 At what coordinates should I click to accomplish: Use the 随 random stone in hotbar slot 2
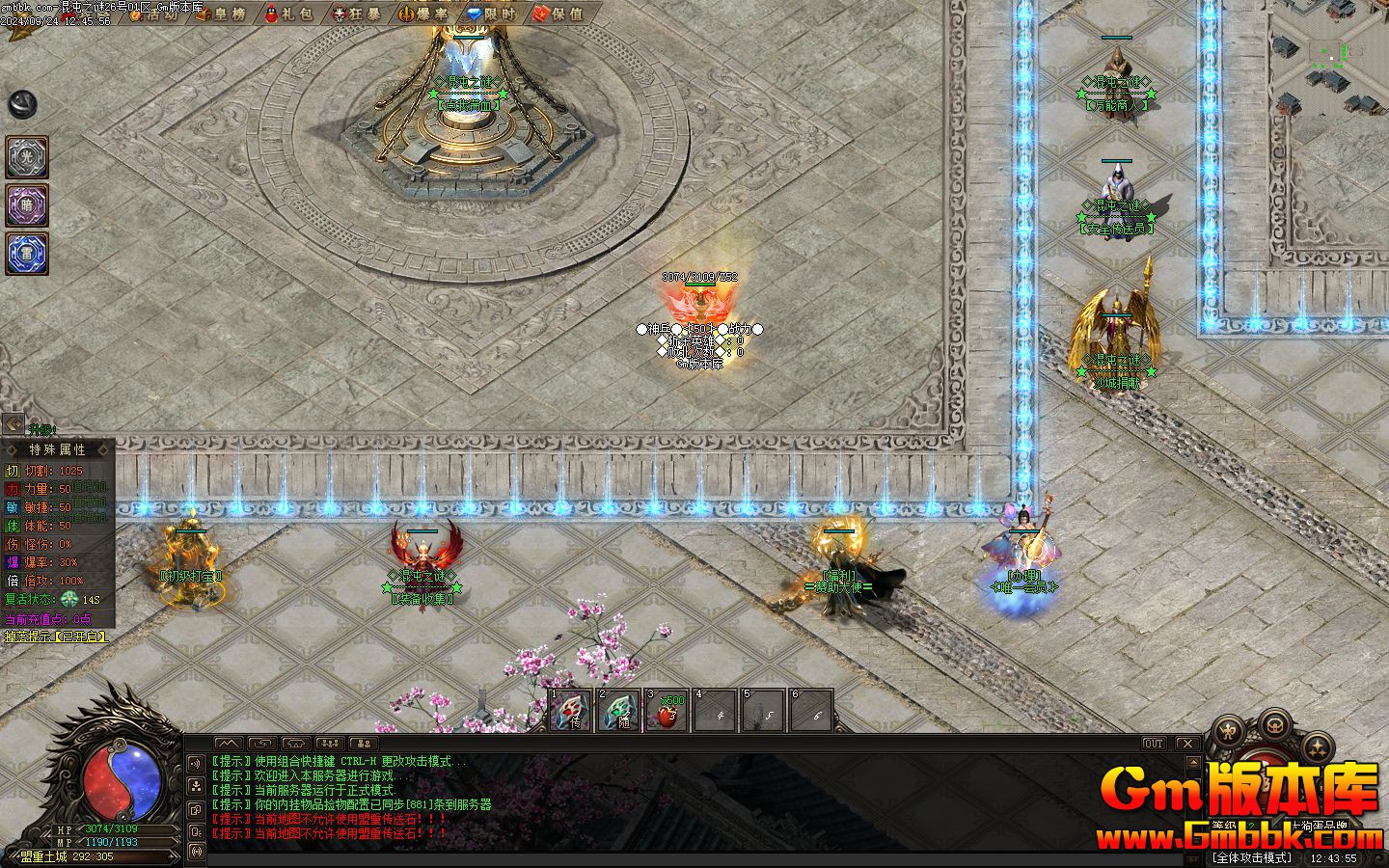619,712
